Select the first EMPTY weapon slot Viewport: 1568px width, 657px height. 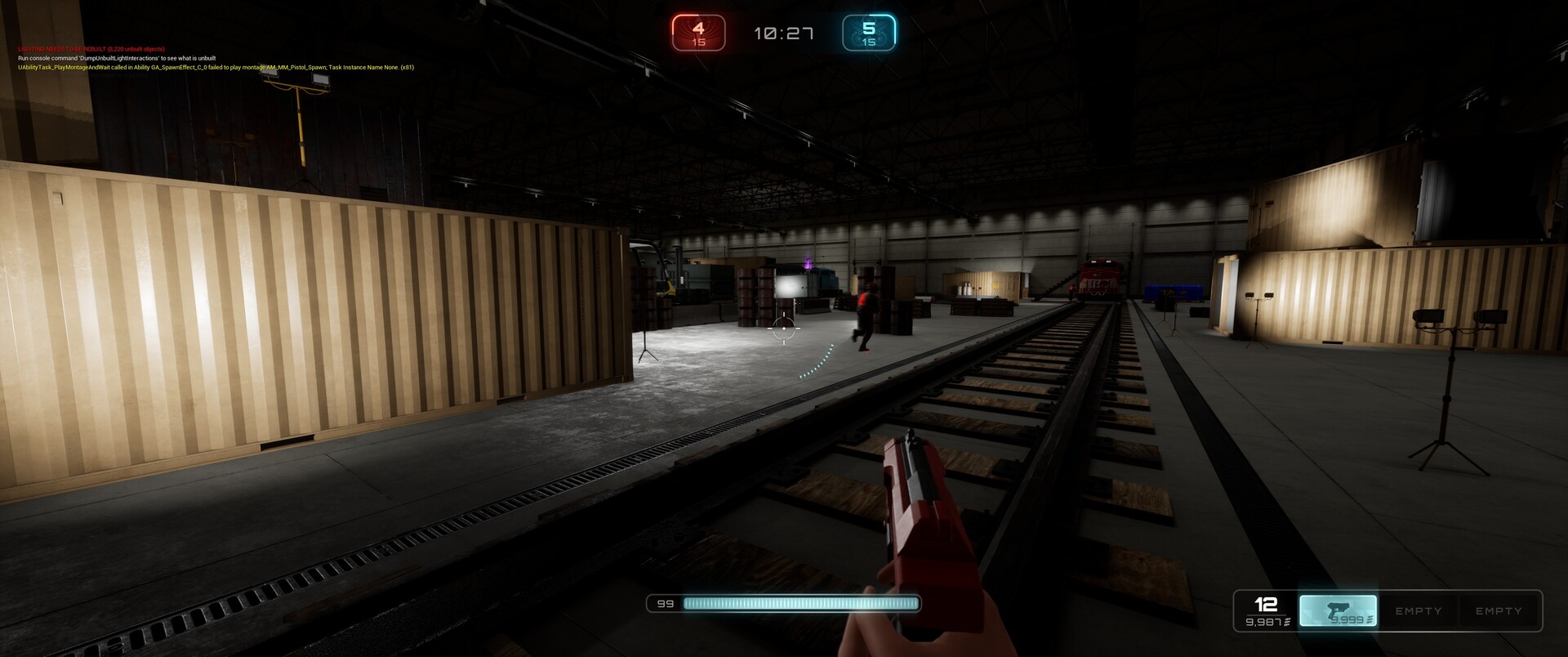1419,610
